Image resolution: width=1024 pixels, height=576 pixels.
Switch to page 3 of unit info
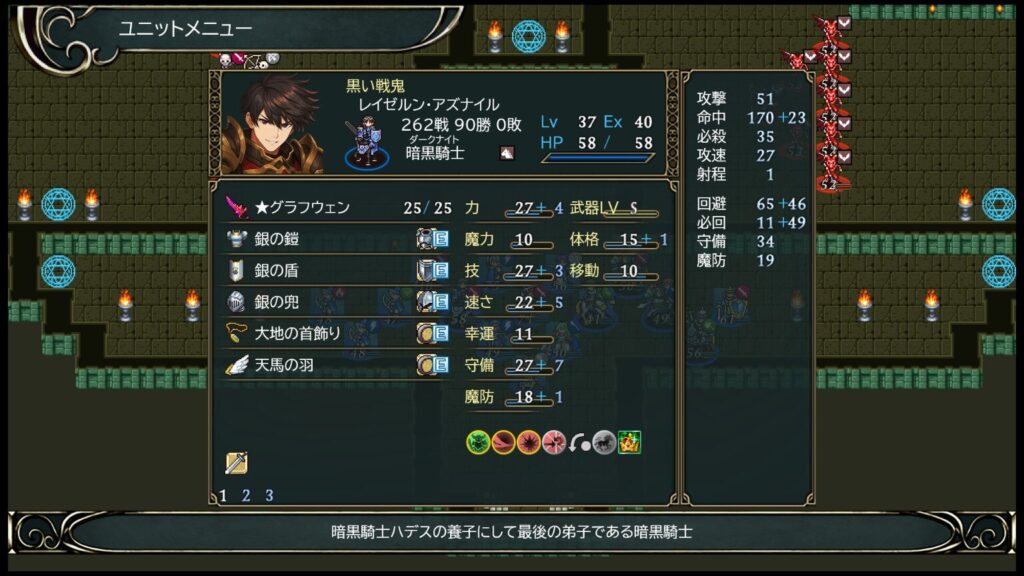coord(269,495)
